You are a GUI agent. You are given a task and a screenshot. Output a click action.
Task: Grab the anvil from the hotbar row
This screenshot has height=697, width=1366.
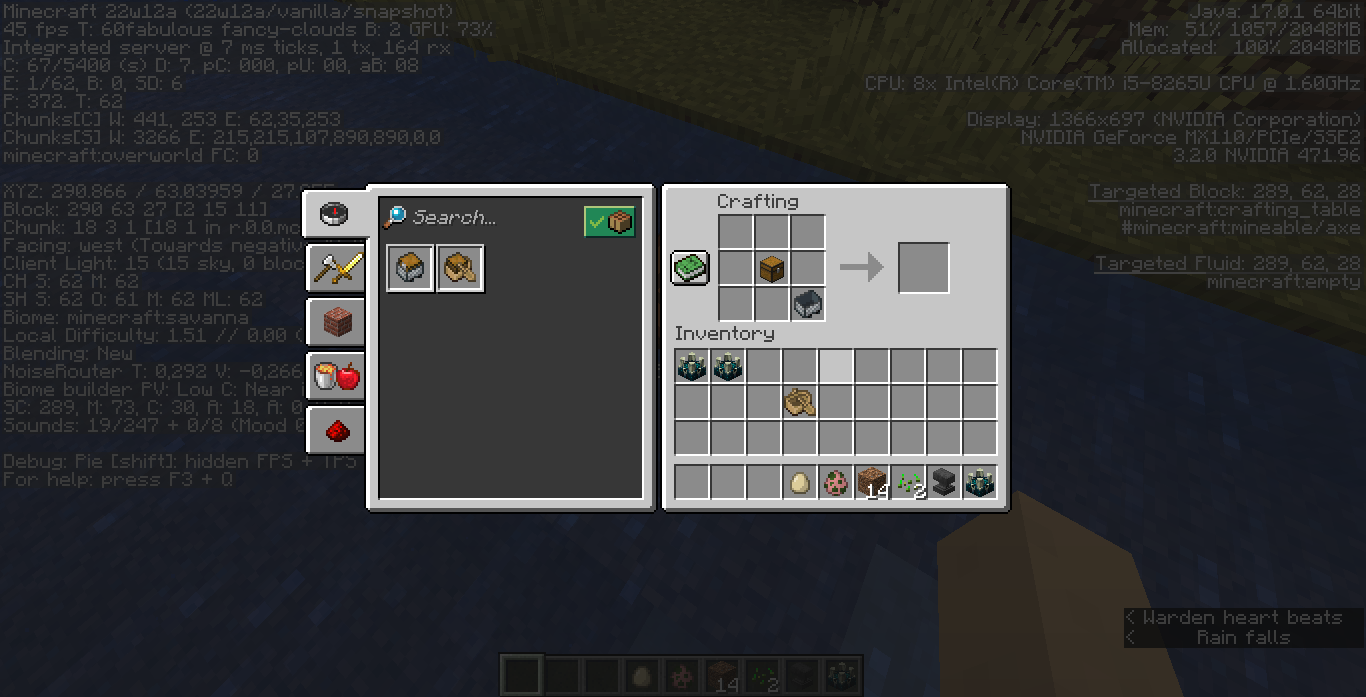coord(944,483)
